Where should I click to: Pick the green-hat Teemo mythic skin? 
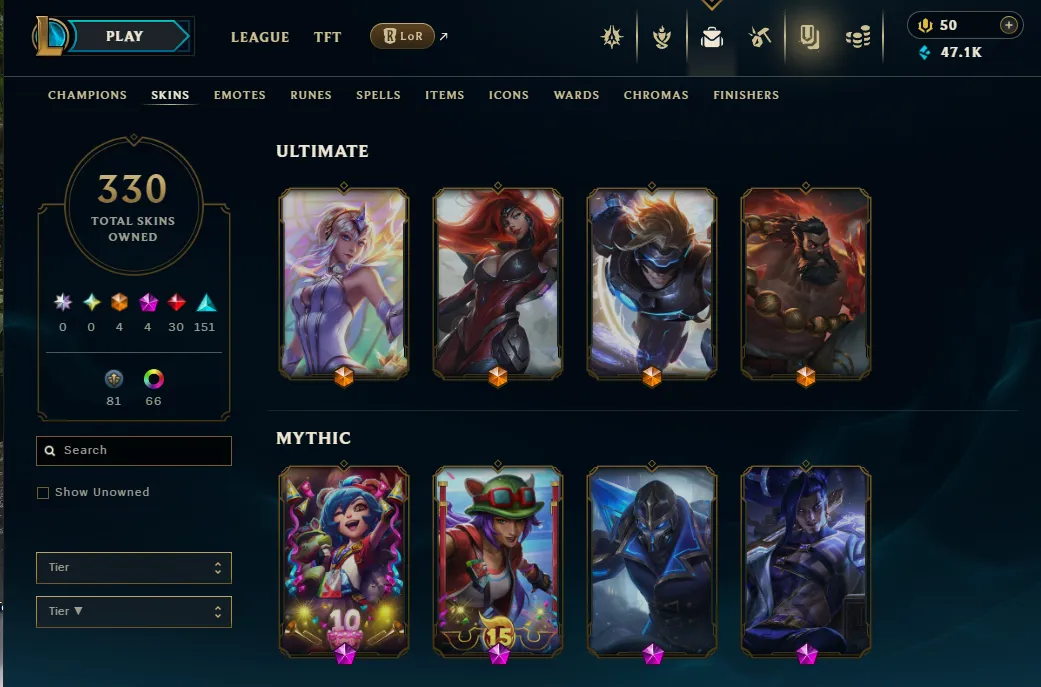pos(498,560)
